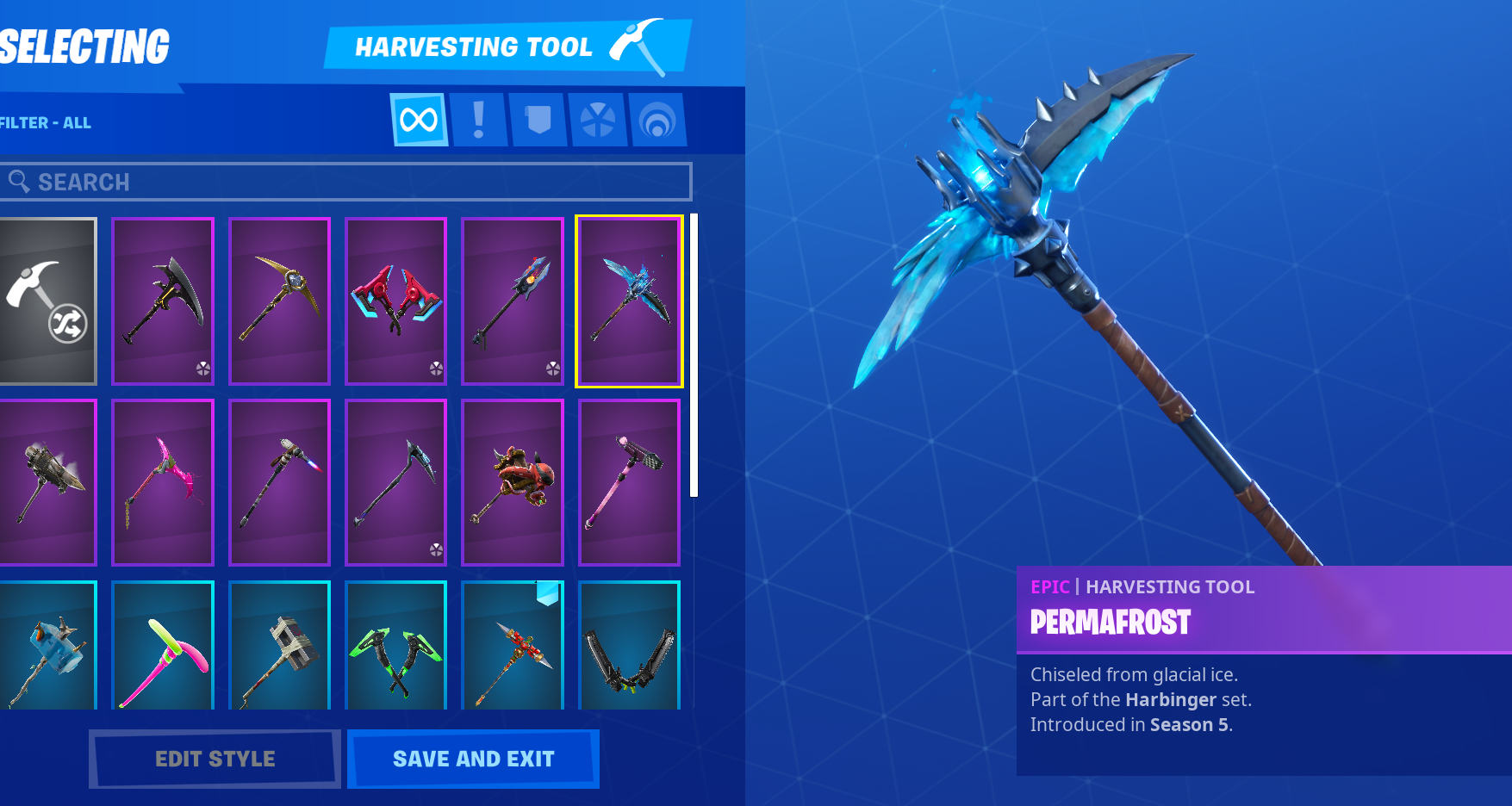This screenshot has height=806, width=1512.
Task: Select the pink and green pickaxe tile
Action: 163,646
